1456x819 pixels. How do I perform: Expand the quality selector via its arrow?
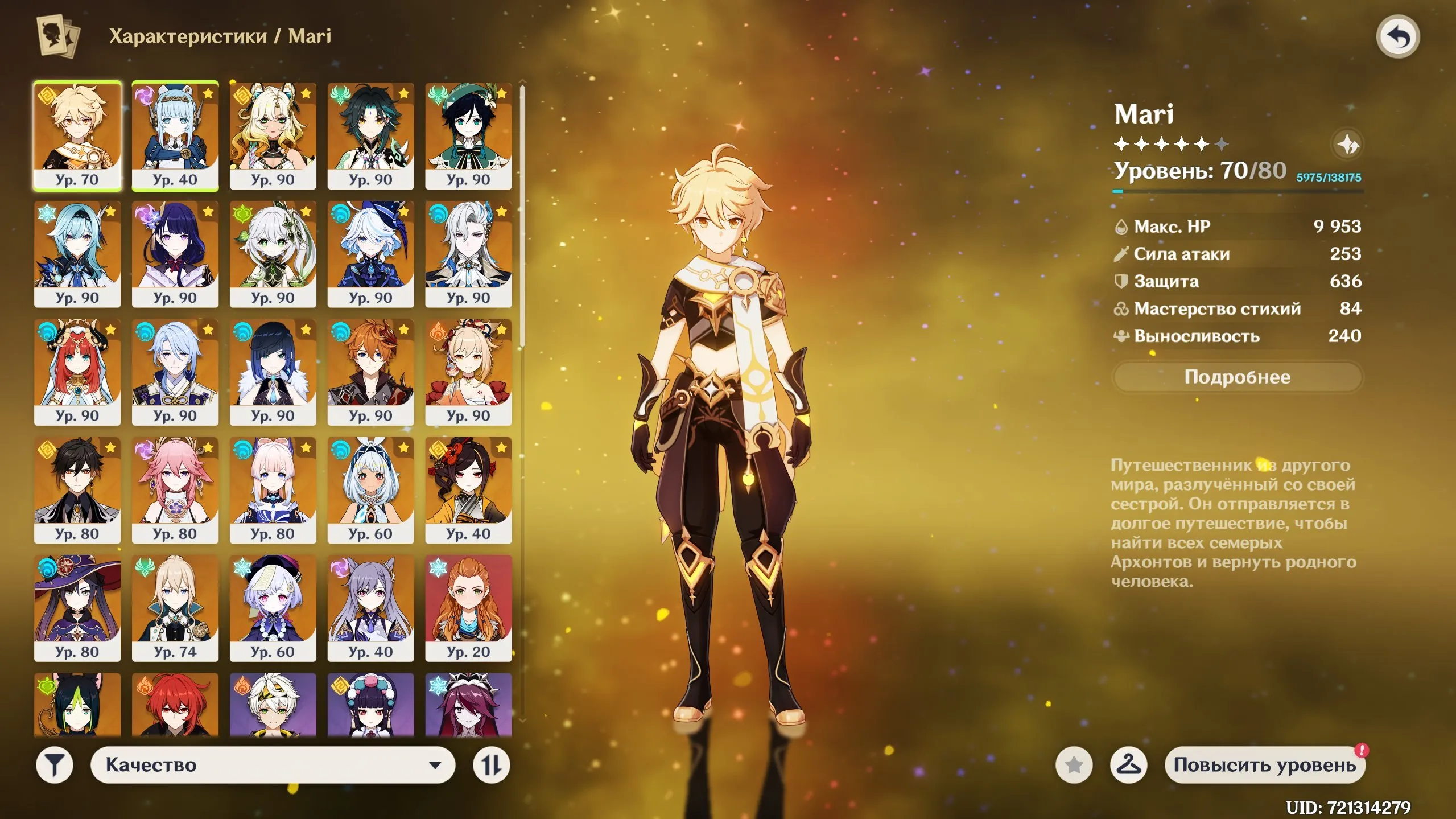click(x=435, y=765)
